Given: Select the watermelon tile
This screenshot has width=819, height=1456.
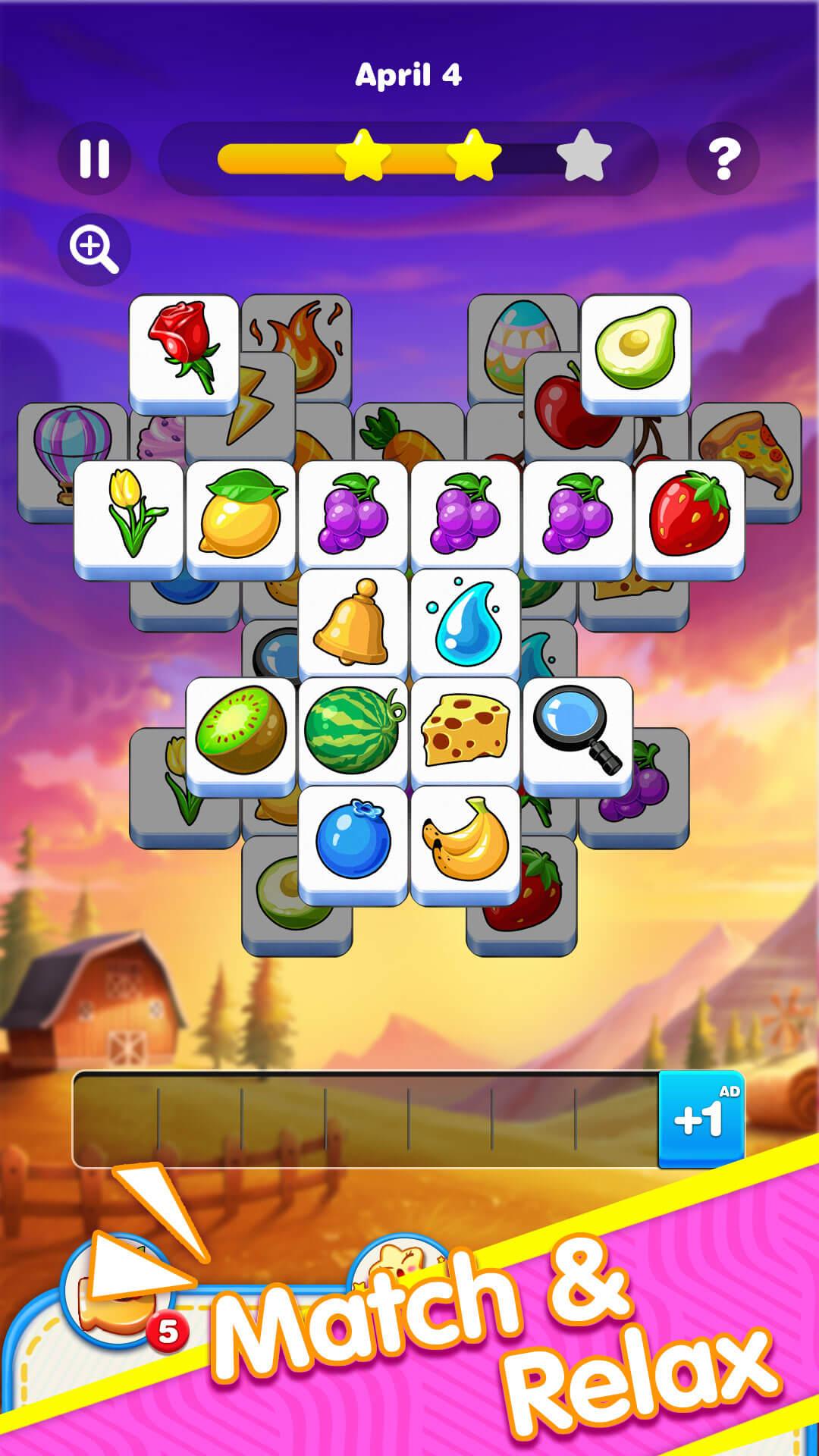Looking at the screenshot, I should 353,733.
